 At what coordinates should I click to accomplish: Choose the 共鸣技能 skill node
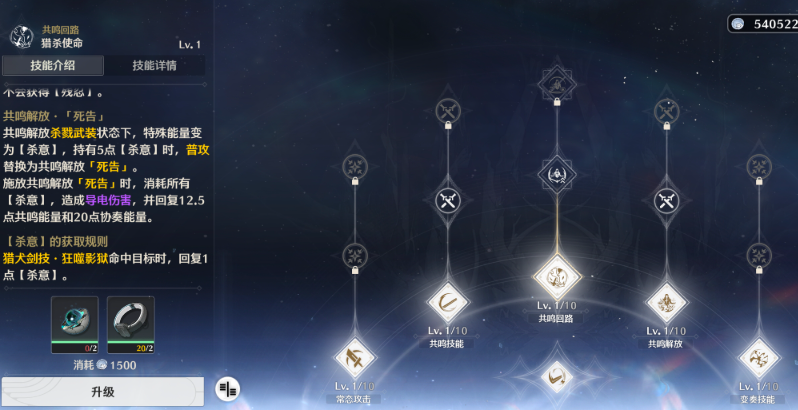pyautogui.click(x=448, y=301)
